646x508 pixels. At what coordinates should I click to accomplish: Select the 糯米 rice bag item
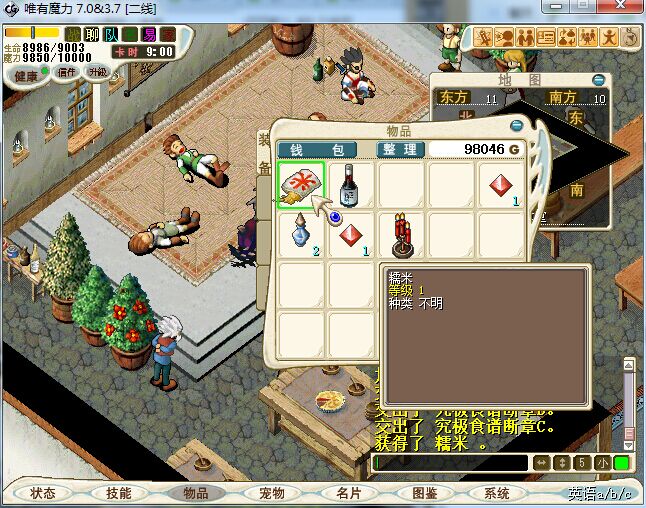pyautogui.click(x=300, y=186)
